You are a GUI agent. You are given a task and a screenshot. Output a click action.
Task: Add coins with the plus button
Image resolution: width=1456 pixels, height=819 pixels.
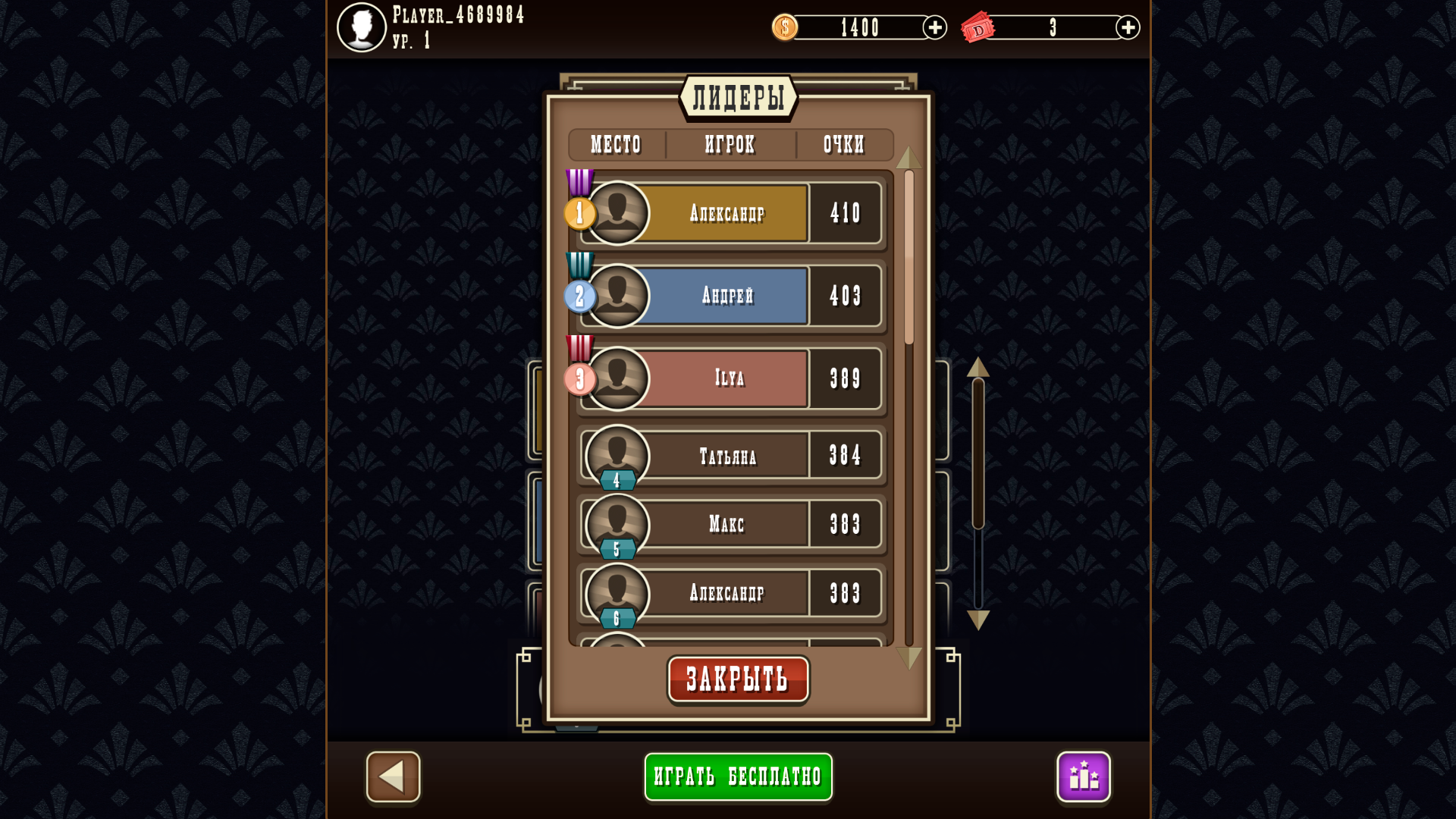tap(934, 27)
